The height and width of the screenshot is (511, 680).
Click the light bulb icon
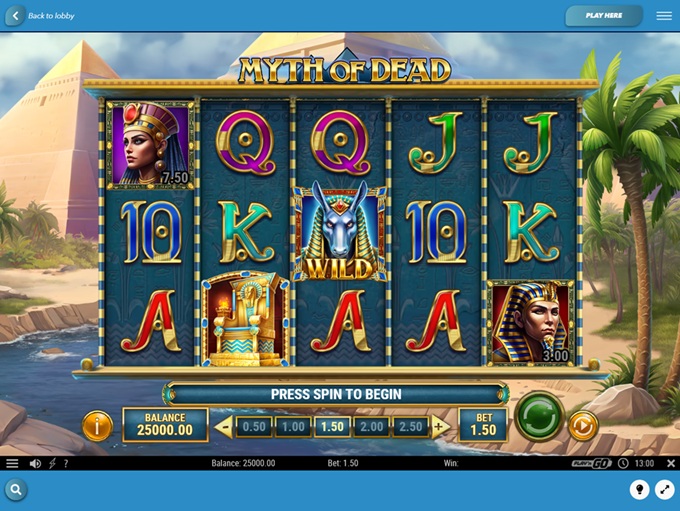click(x=639, y=489)
